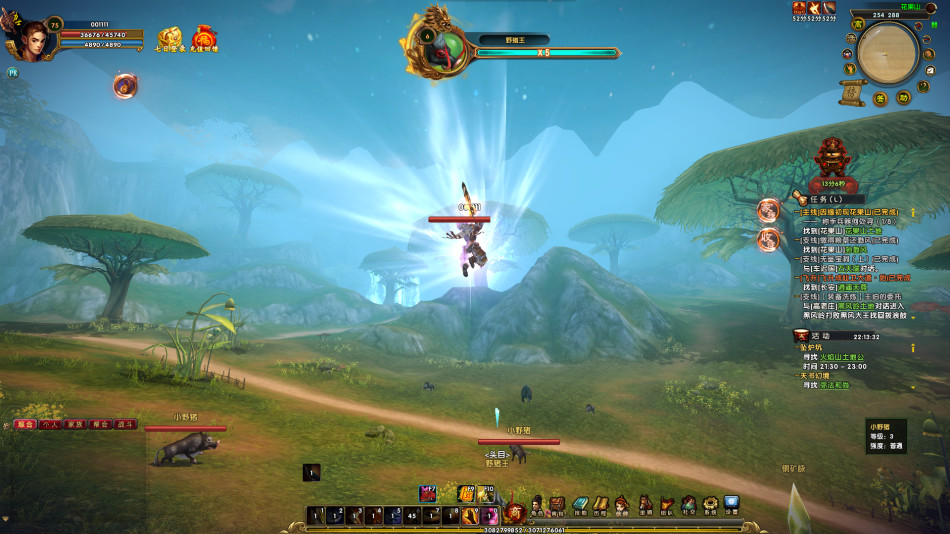The height and width of the screenshot is (534, 950).
Task: Open the character menu from bottom bar
Action: tap(537, 505)
